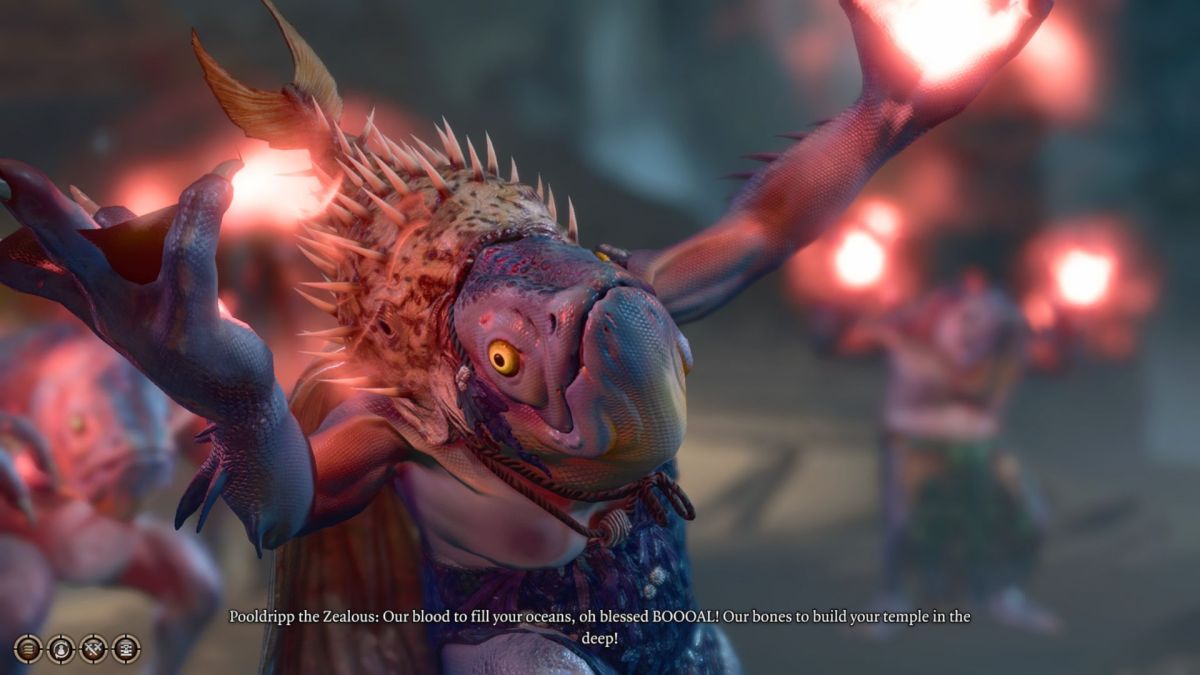Click the character swap icon with circular arrows
Screen dimensions: 1200x675
(61, 649)
